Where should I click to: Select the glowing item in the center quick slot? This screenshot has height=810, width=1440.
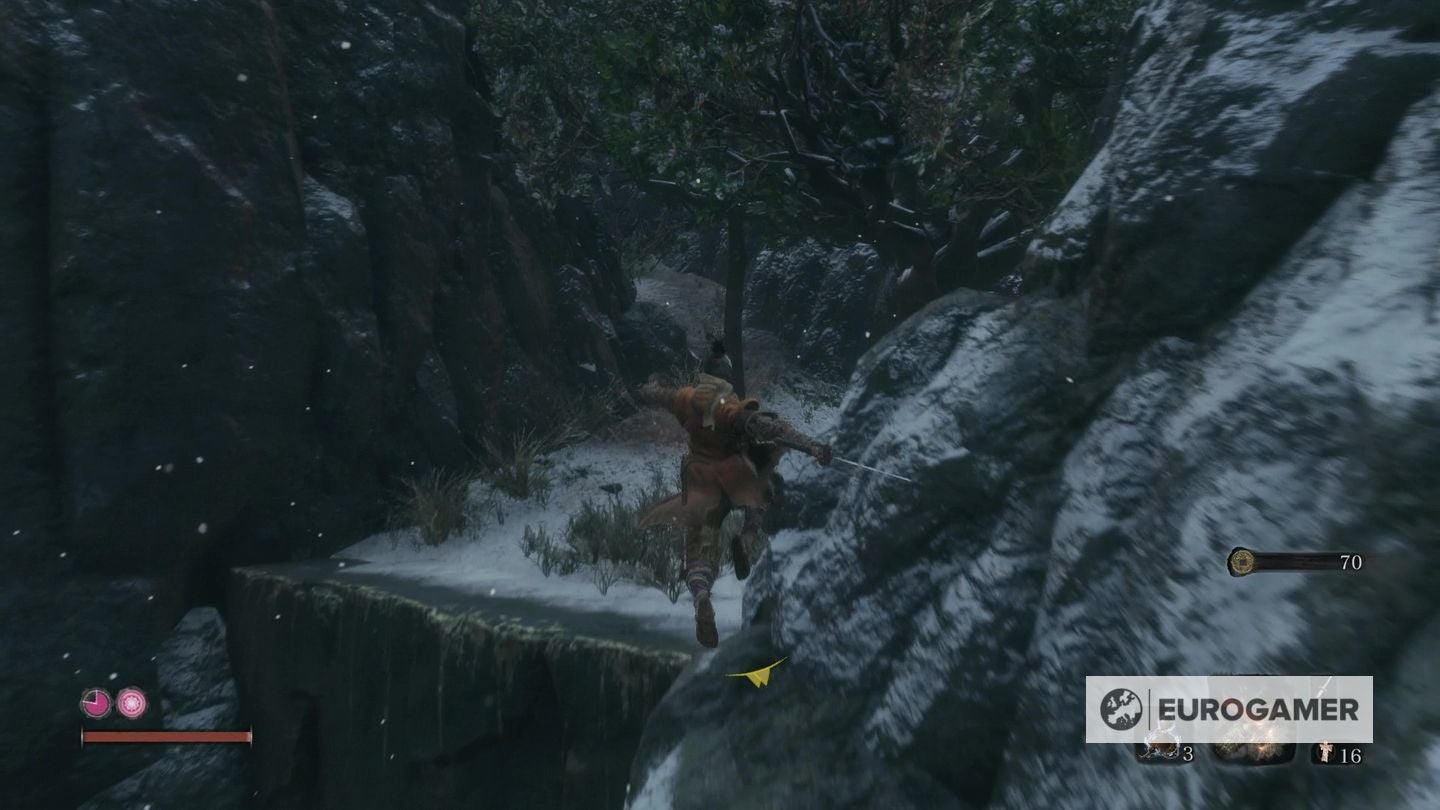click(1252, 746)
